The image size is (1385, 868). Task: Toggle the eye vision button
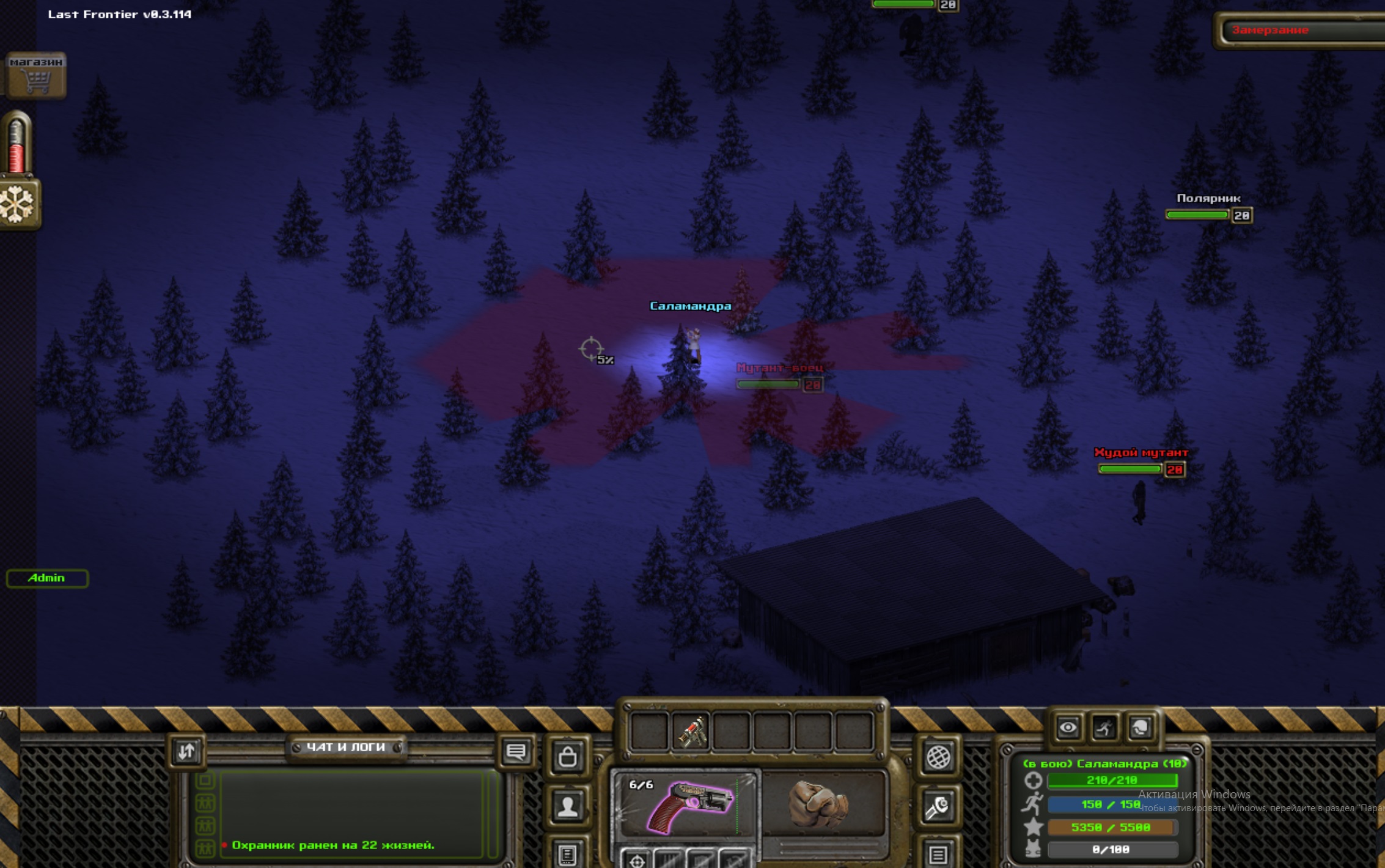click(x=1068, y=728)
